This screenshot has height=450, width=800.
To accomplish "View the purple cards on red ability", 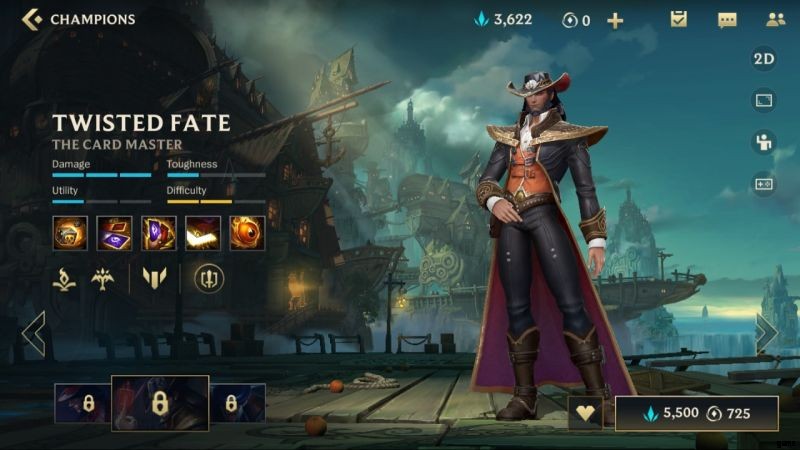I will point(114,233).
